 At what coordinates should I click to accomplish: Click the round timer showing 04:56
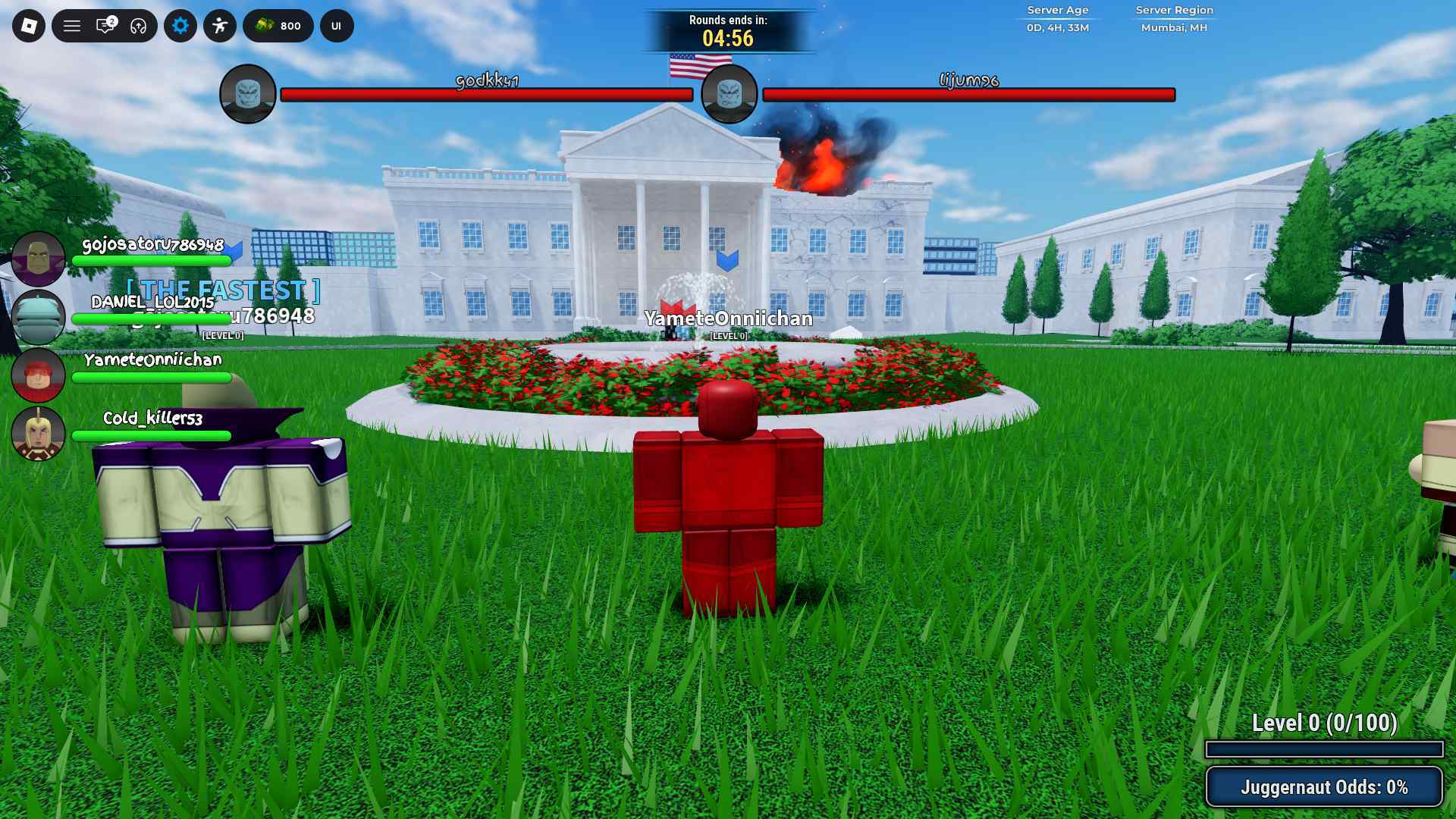coord(728,35)
